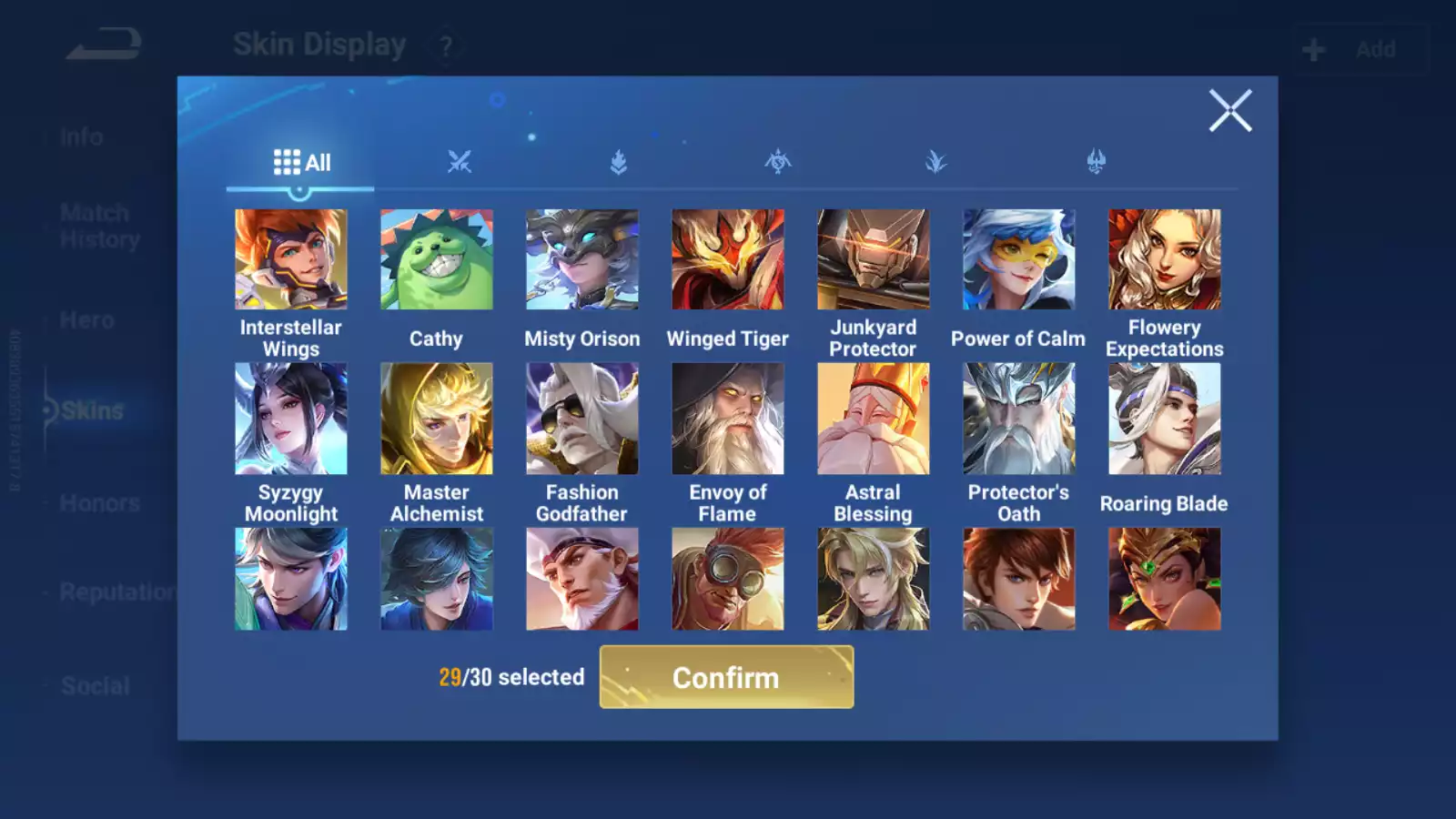Pick the Misty Orison skin
This screenshot has width=1456, height=819.
click(582, 260)
